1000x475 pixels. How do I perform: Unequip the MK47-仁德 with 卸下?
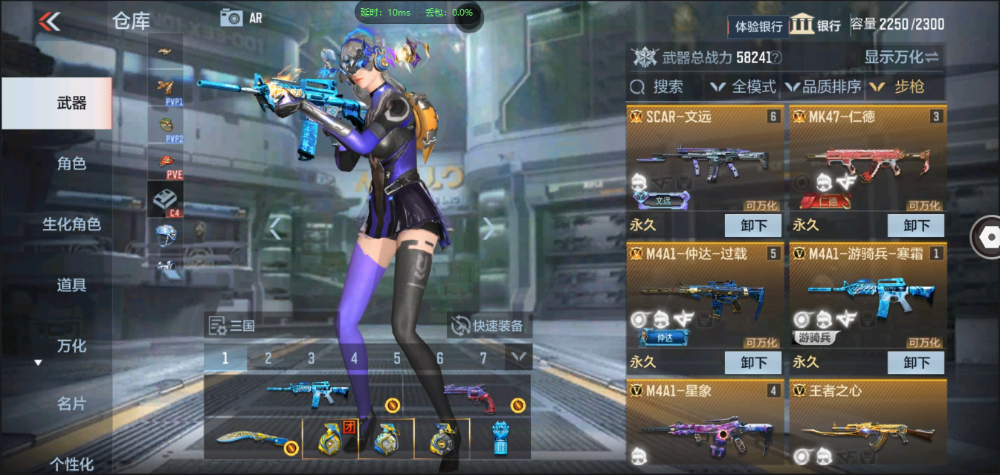pos(915,225)
